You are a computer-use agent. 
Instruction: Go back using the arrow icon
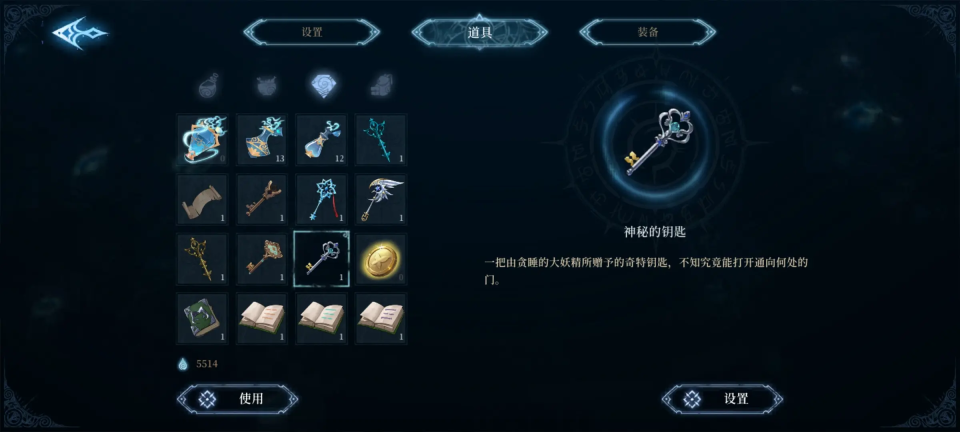pos(78,33)
